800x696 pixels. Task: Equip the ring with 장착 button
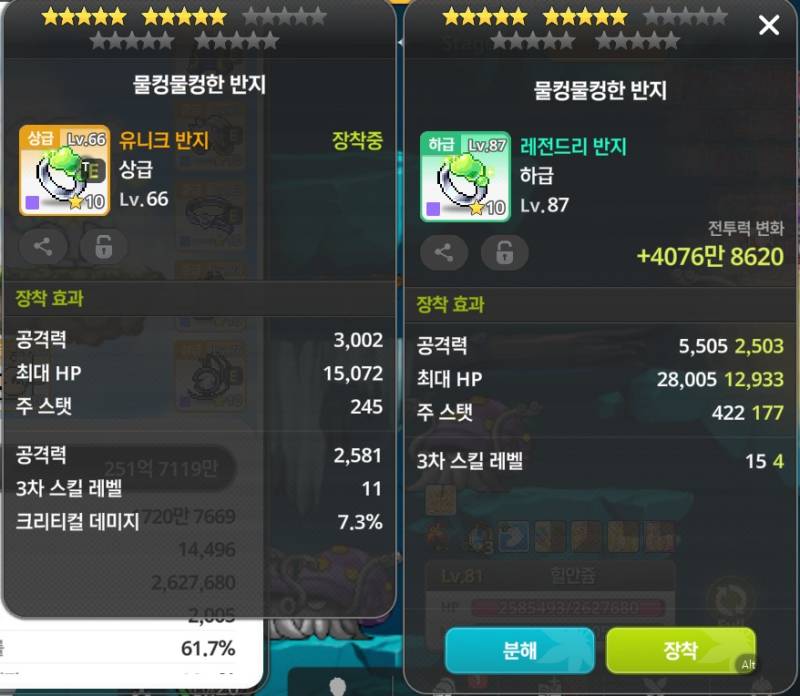tap(680, 650)
